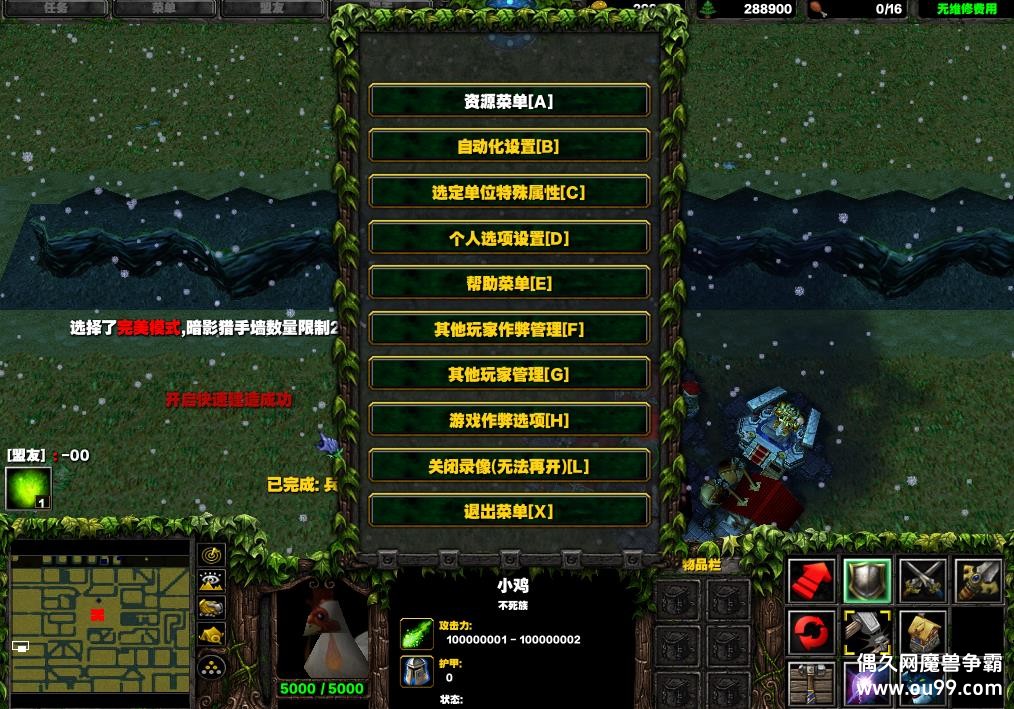
Task: Click the green glowing ally hero icon
Action: [28, 488]
